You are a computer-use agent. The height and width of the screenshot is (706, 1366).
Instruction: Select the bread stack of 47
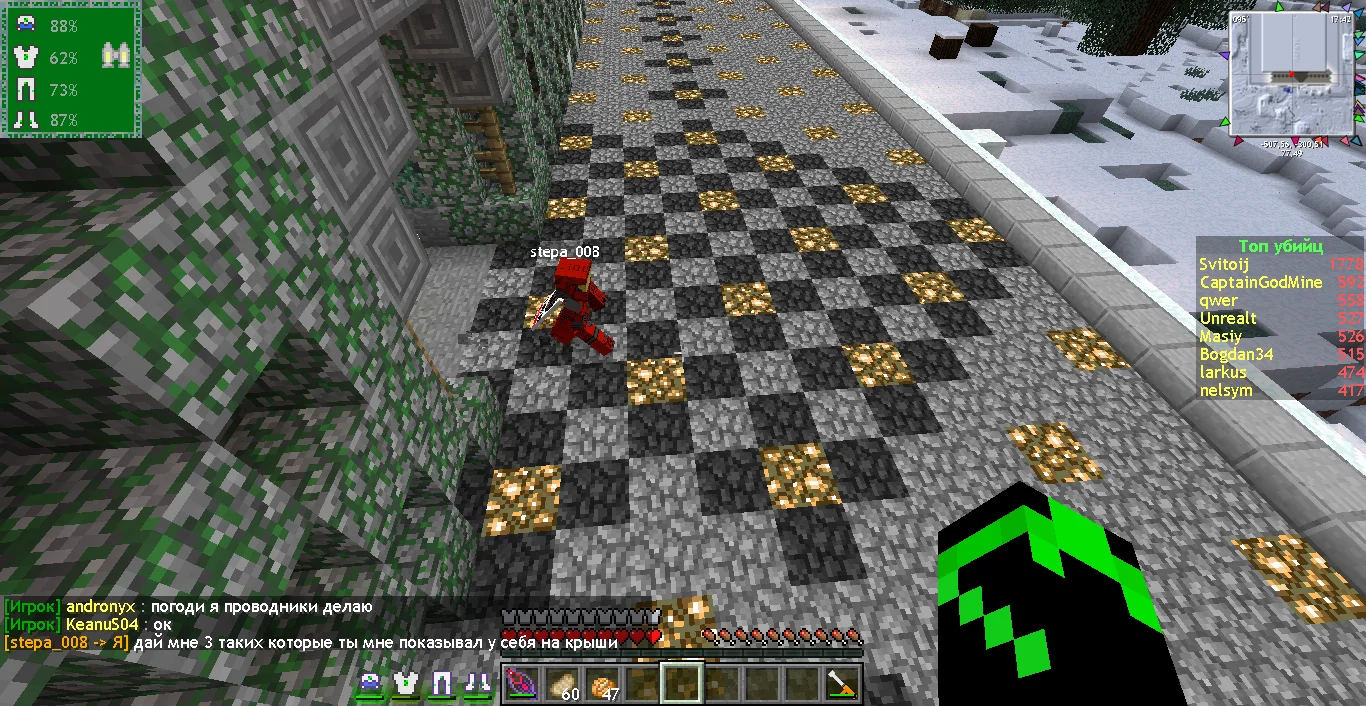pos(601,684)
